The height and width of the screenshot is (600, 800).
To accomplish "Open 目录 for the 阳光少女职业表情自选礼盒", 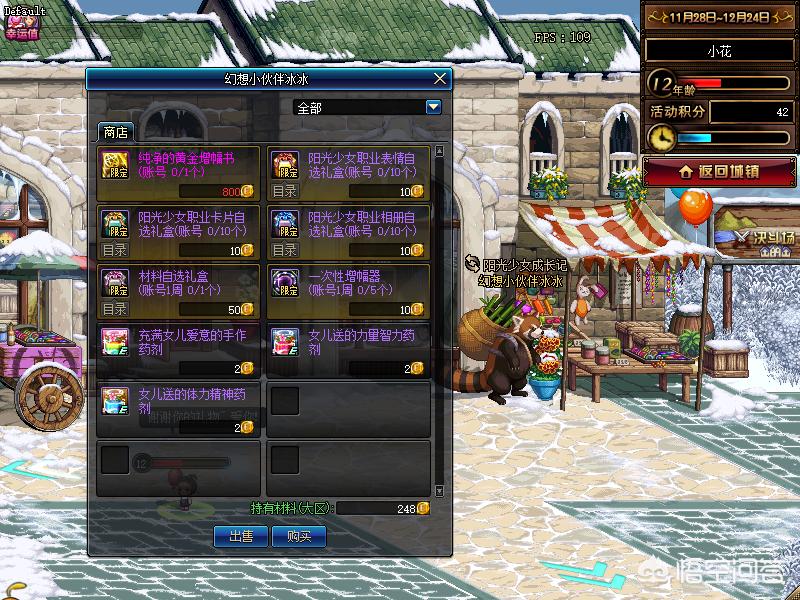I will coord(285,191).
